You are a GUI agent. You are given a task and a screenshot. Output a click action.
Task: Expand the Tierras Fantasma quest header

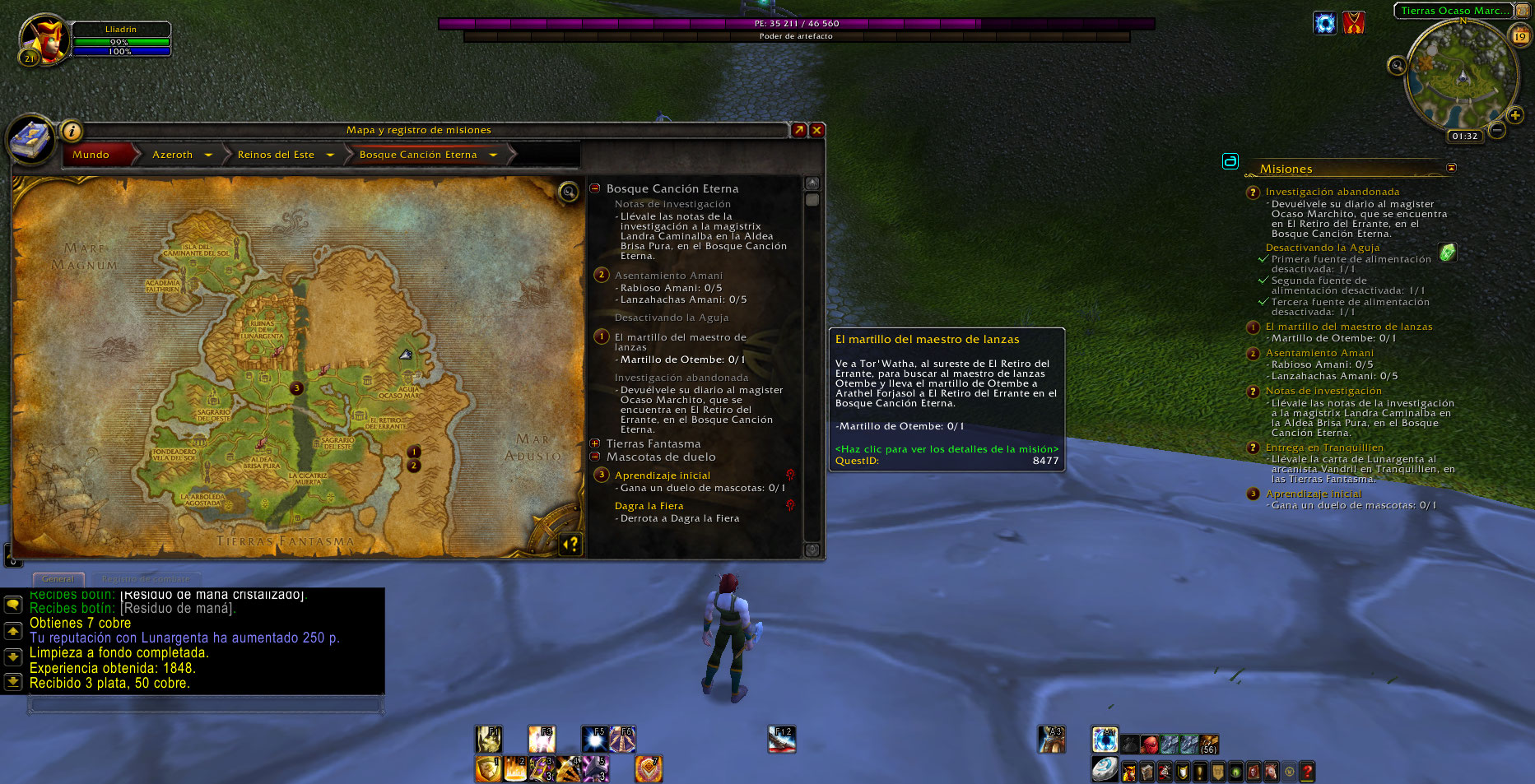[595, 443]
